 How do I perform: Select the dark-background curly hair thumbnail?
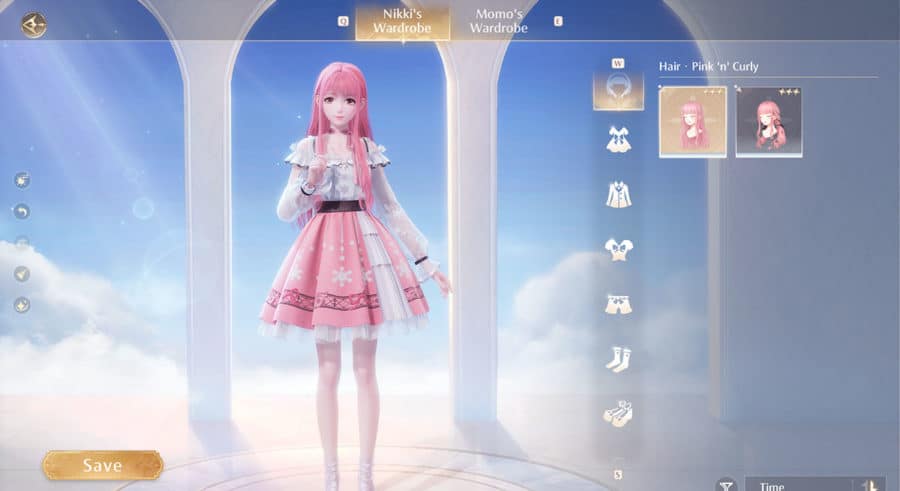pyautogui.click(x=769, y=122)
